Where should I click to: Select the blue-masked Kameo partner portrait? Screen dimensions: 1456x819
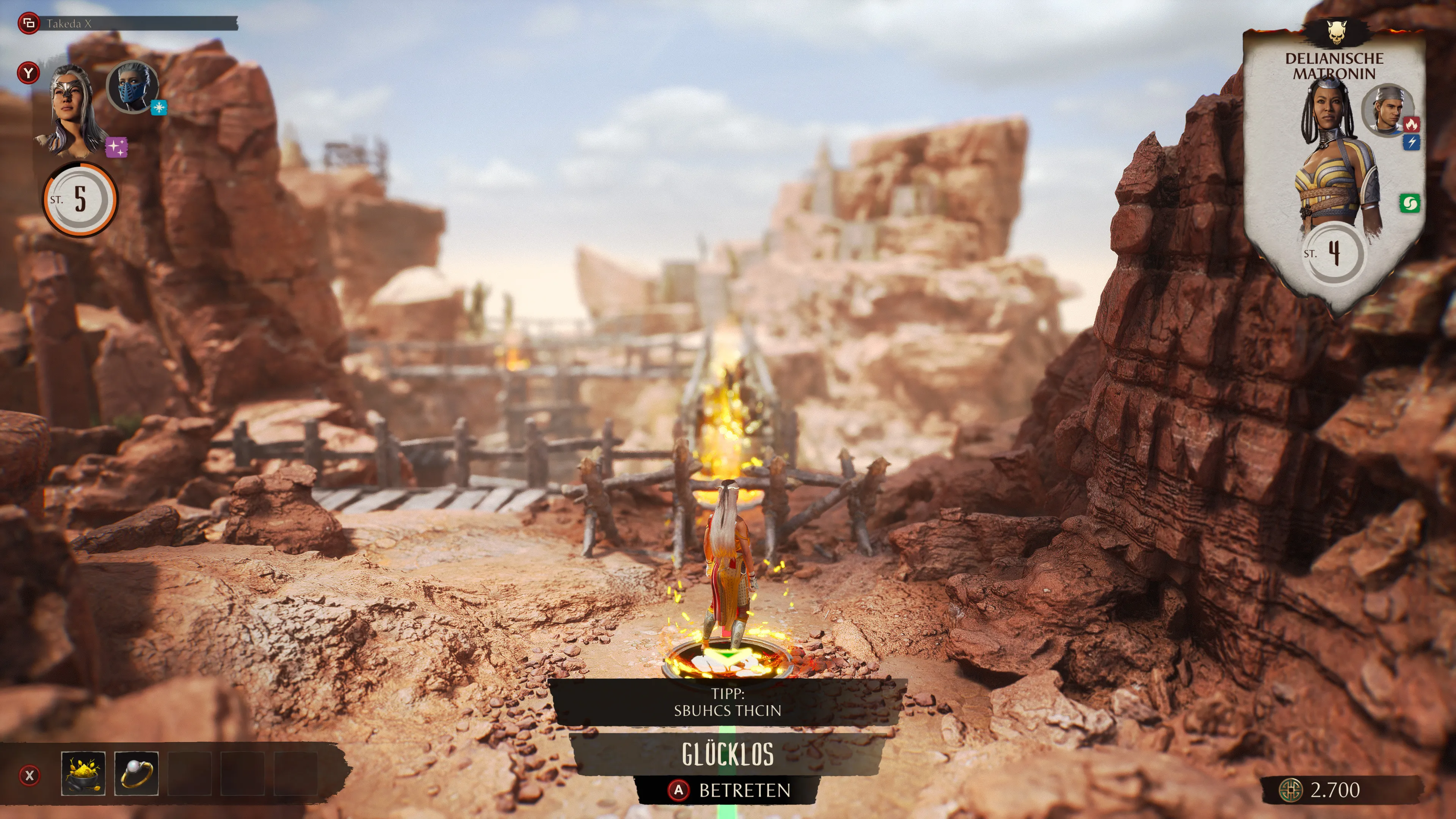pos(133,86)
